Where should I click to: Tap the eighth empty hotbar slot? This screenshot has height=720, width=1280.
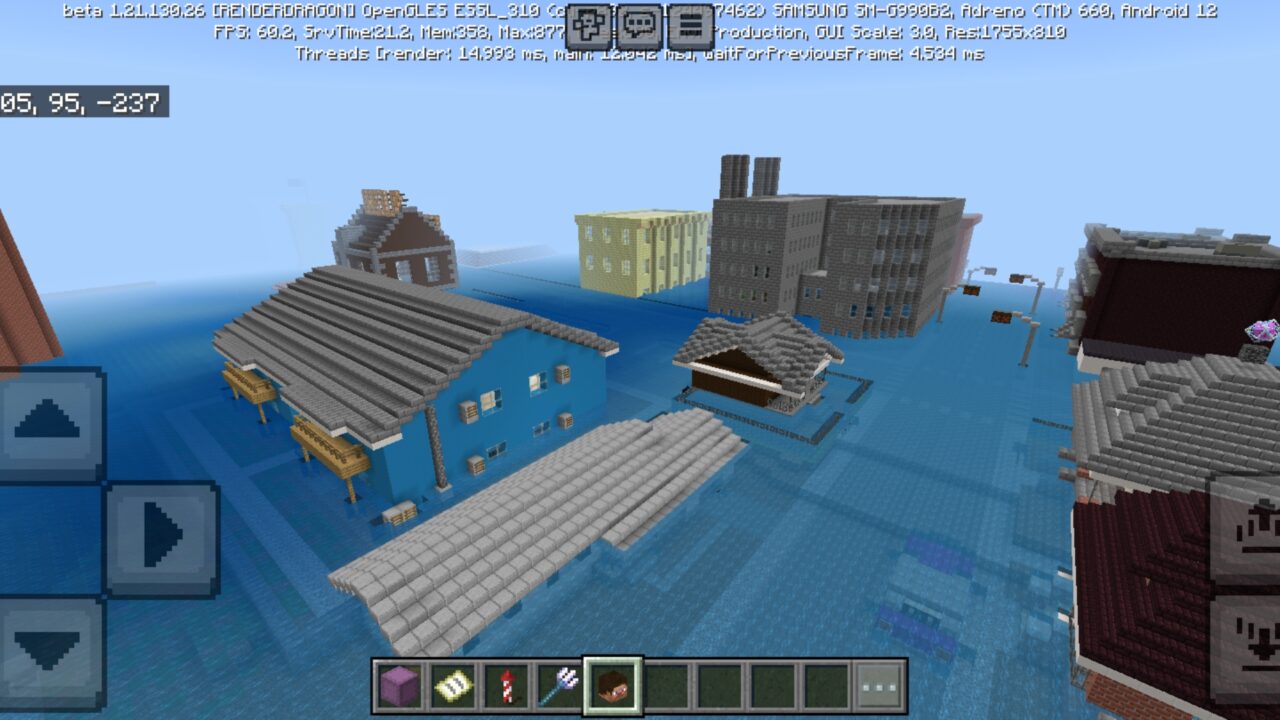tap(770, 685)
